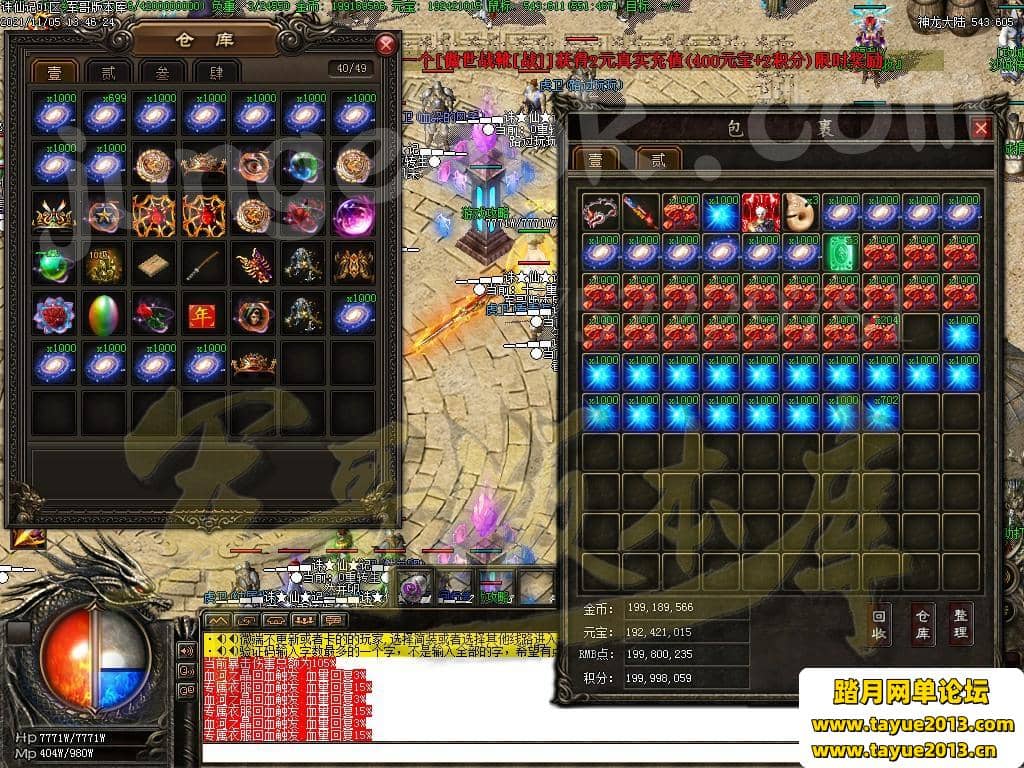The image size is (1024, 768).
Task: Select the purple orb in the warehouse
Action: [352, 215]
